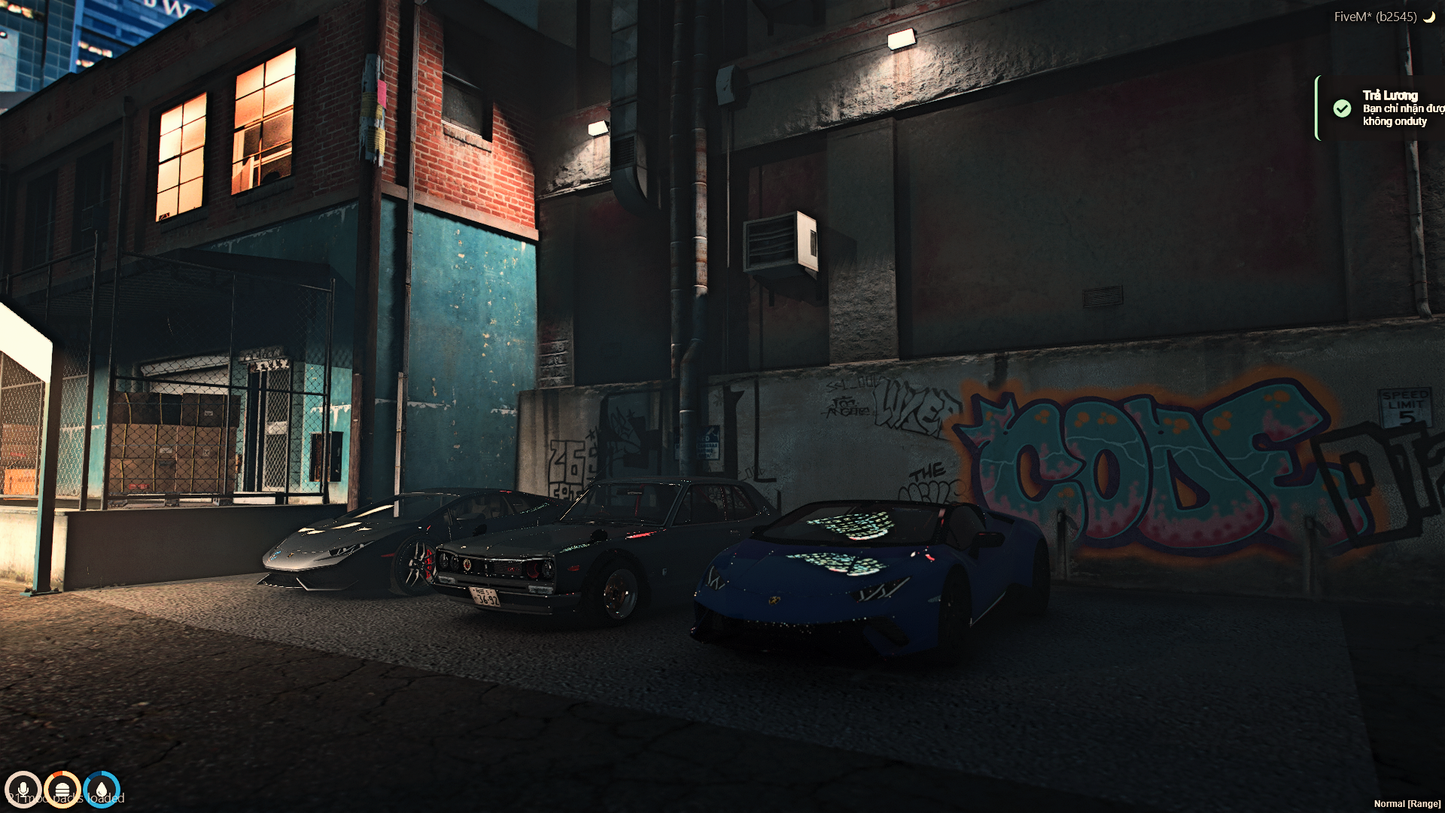Click the microphone voice chat icon
This screenshot has width=1445, height=813.
point(24,787)
